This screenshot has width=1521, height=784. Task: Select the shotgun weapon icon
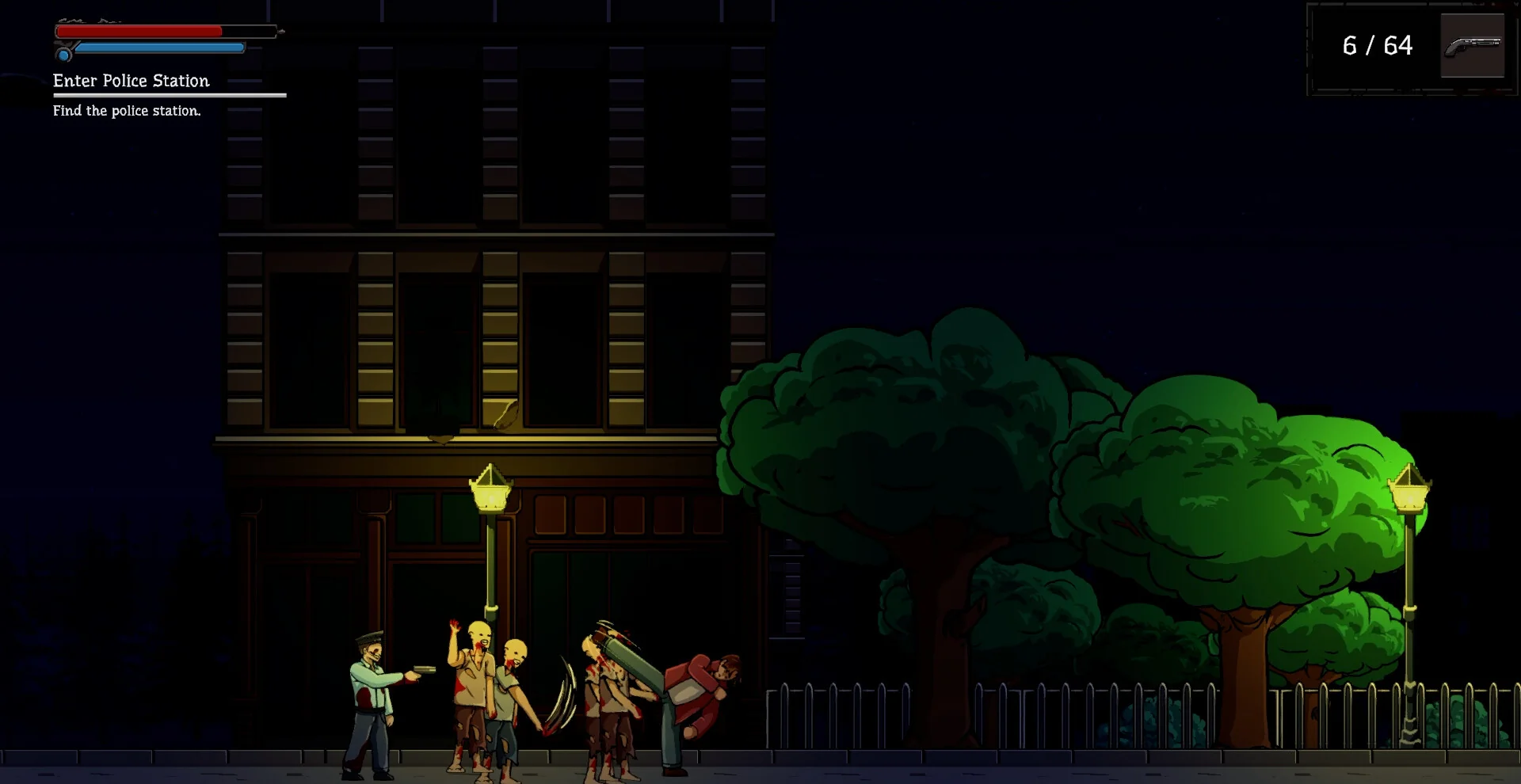coord(1472,46)
